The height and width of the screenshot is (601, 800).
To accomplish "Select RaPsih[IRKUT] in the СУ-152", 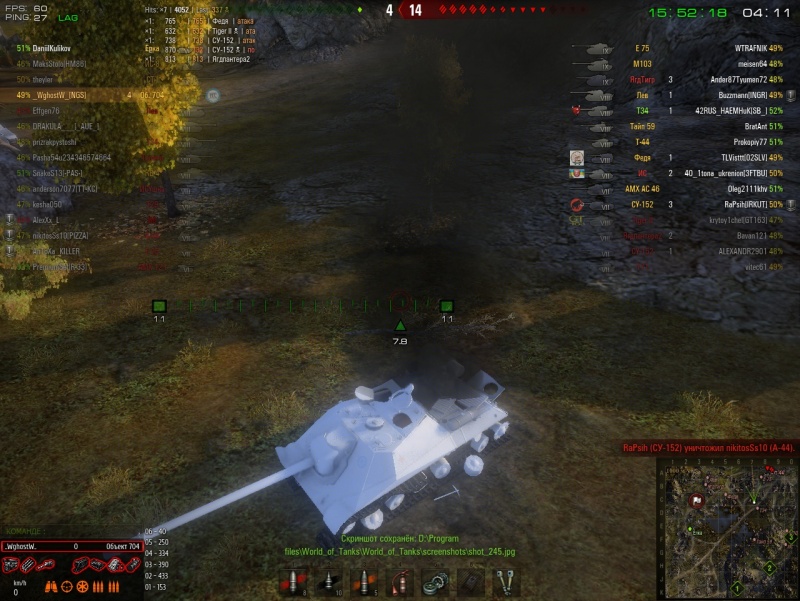I will pyautogui.click(x=745, y=204).
